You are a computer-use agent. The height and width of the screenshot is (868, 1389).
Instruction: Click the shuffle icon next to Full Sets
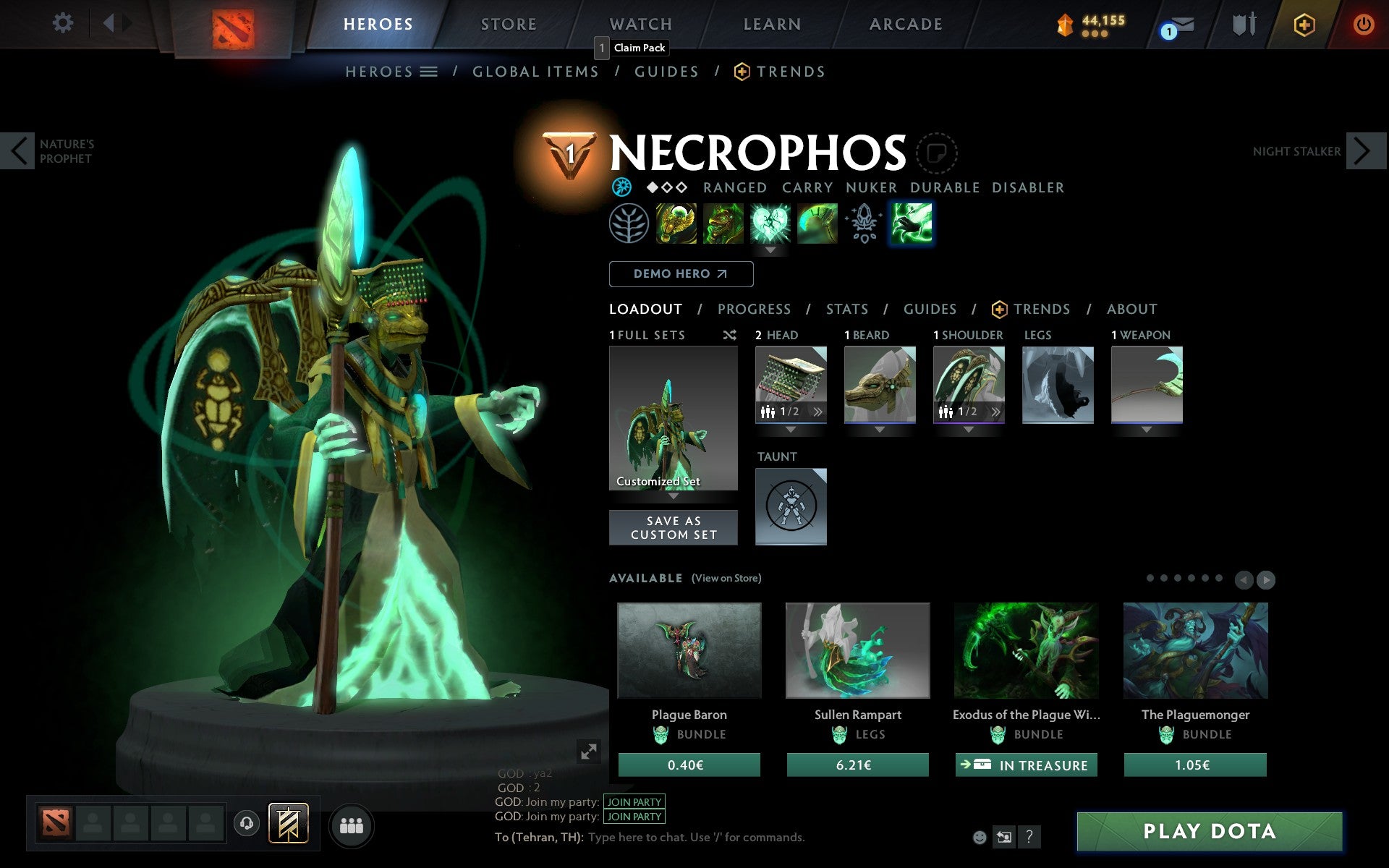[x=730, y=335]
